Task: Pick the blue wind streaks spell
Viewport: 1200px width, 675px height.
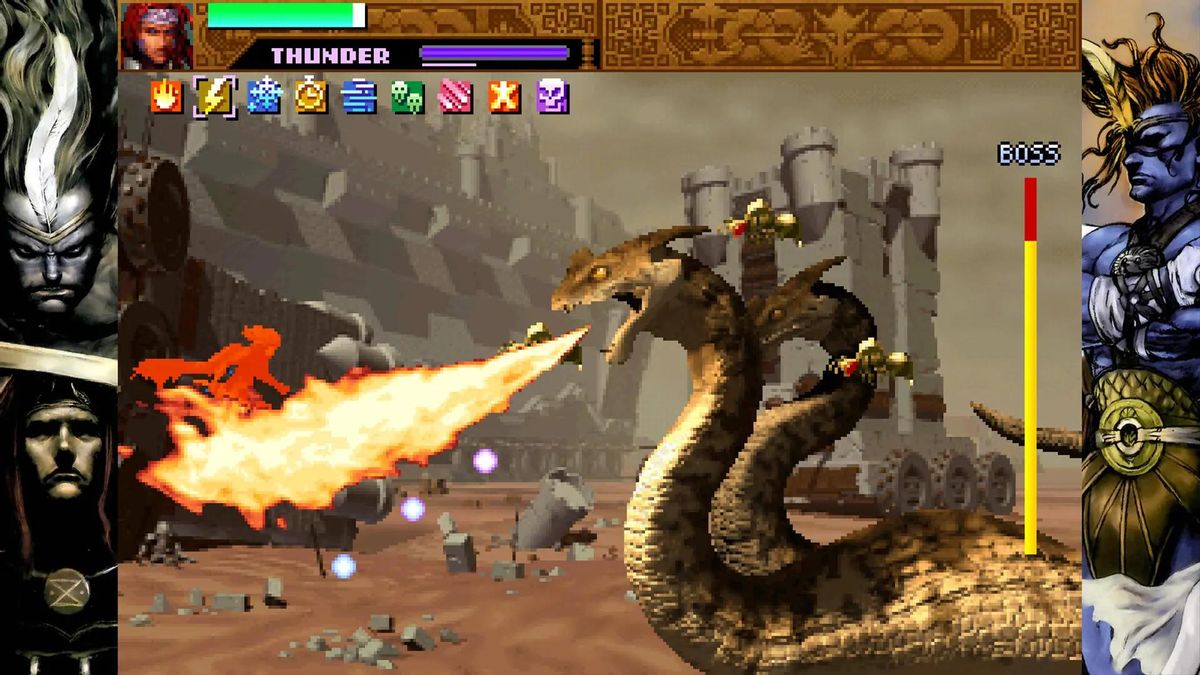Action: pos(358,96)
